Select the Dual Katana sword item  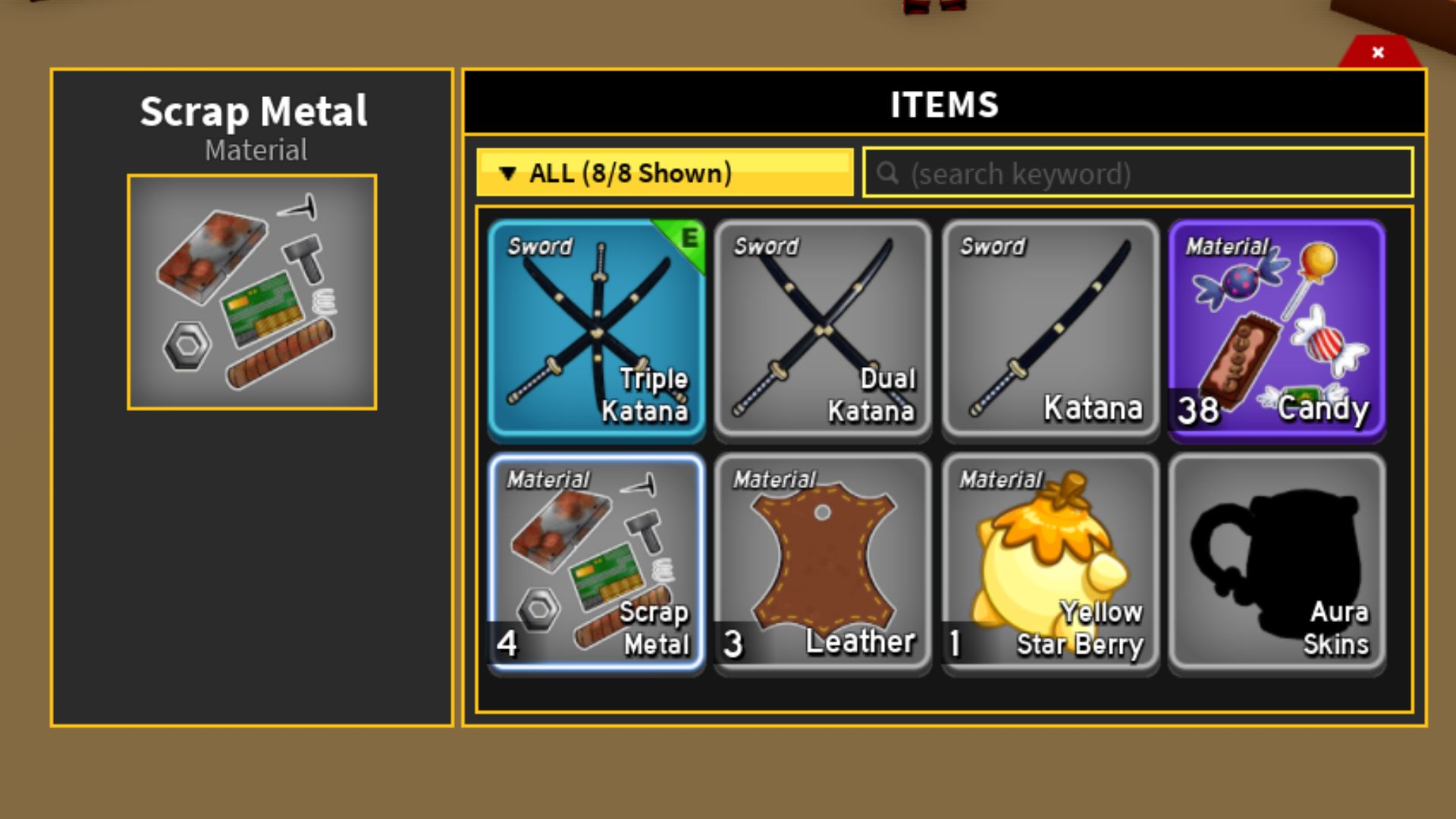click(824, 330)
